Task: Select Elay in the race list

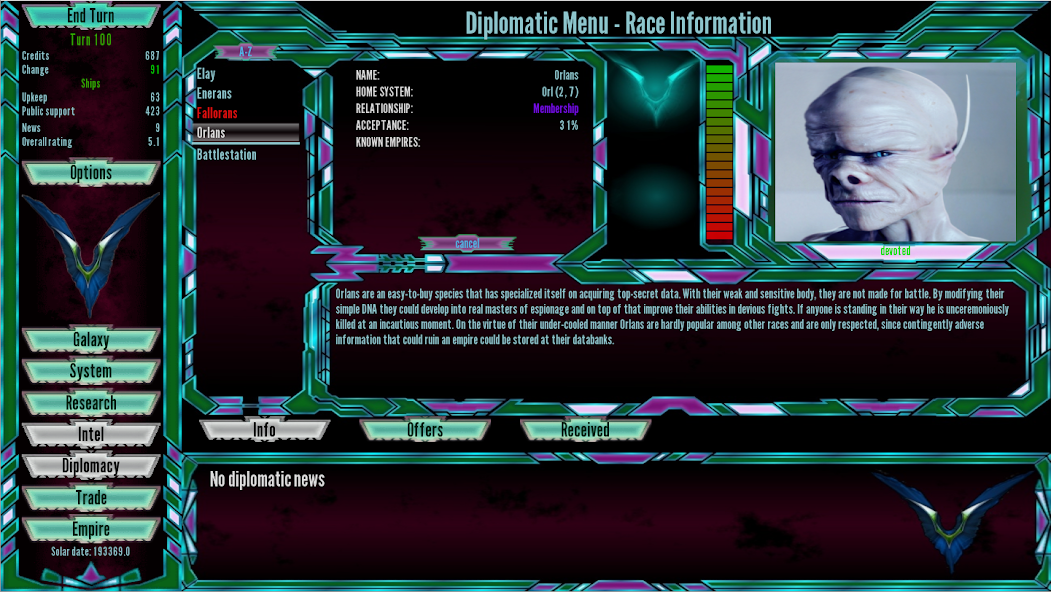Action: tap(206, 74)
